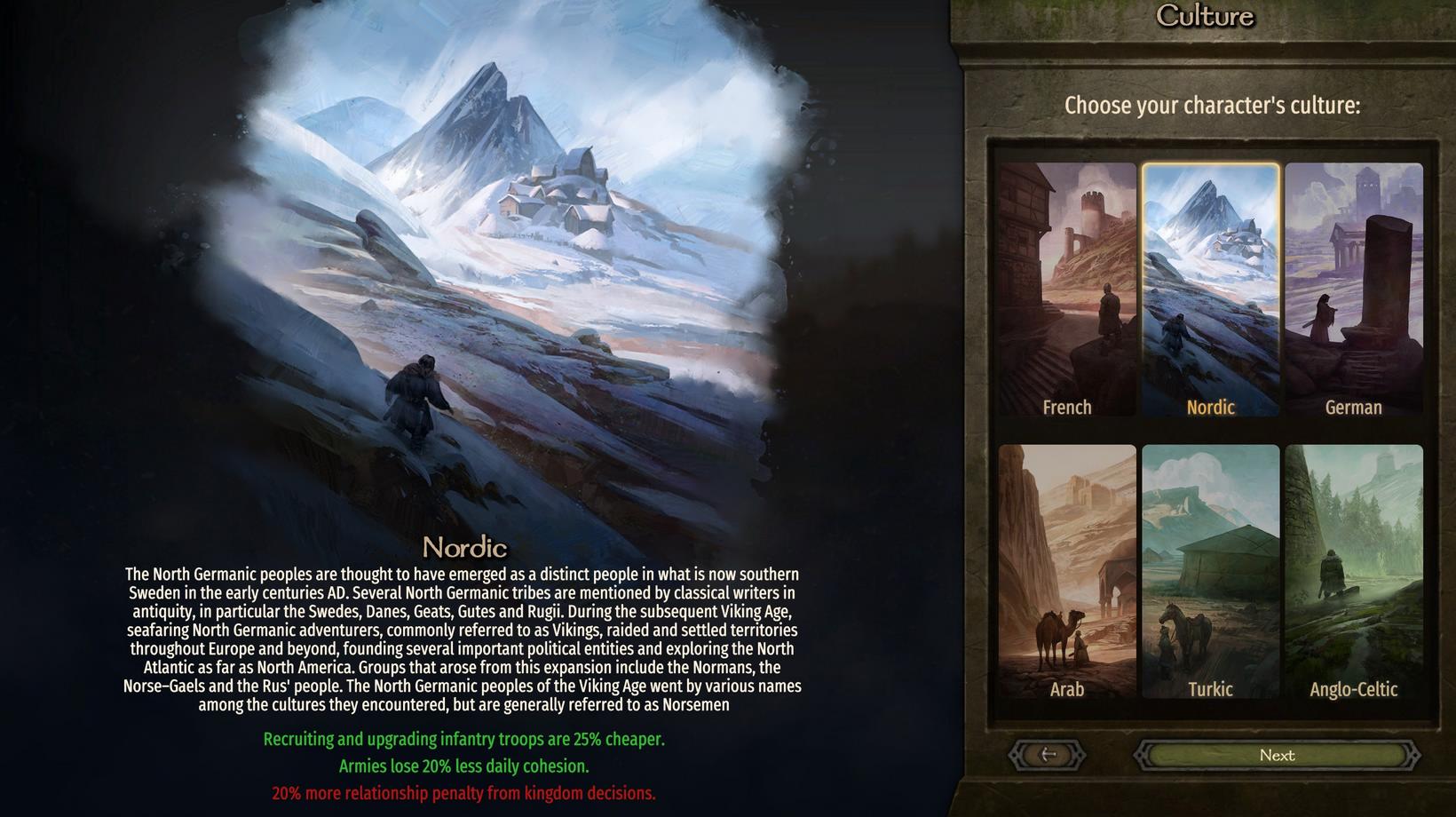1456x817 pixels.
Task: Pick the German culture card
Action: tap(1353, 290)
